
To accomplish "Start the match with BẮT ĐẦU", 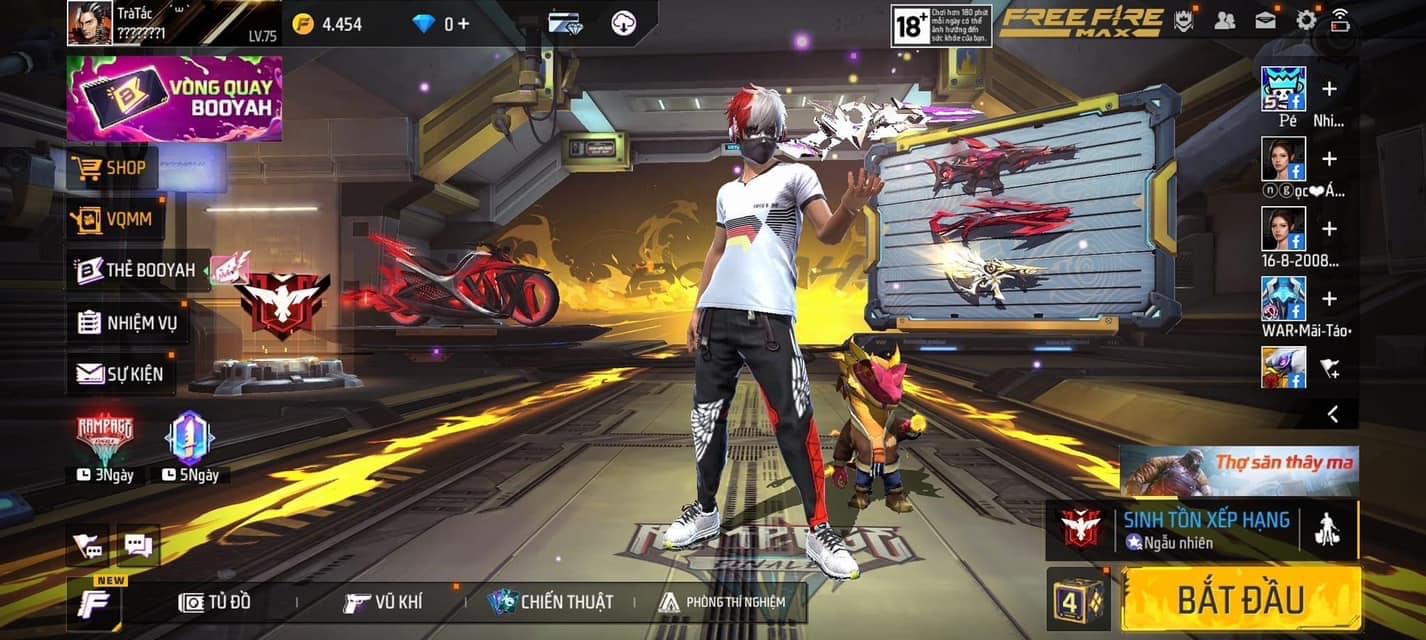I will (1240, 599).
